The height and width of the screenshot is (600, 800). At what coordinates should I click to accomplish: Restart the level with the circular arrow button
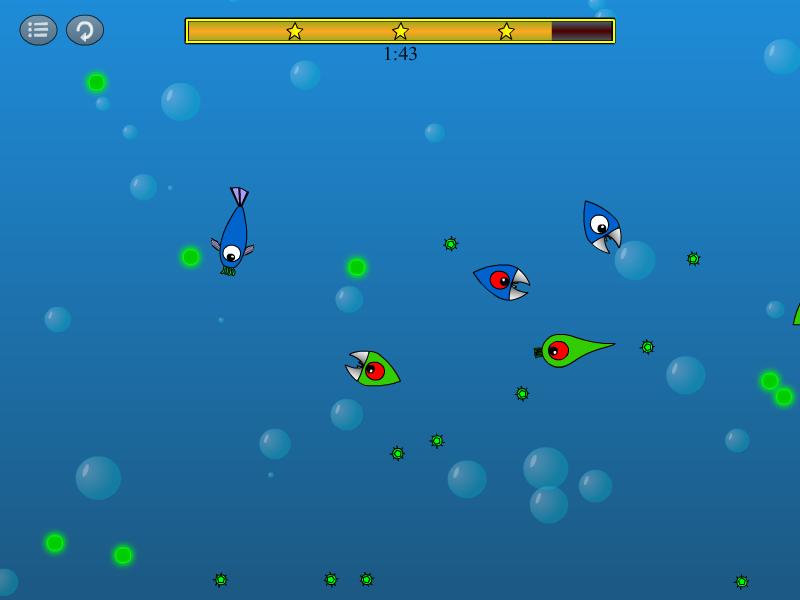click(85, 30)
